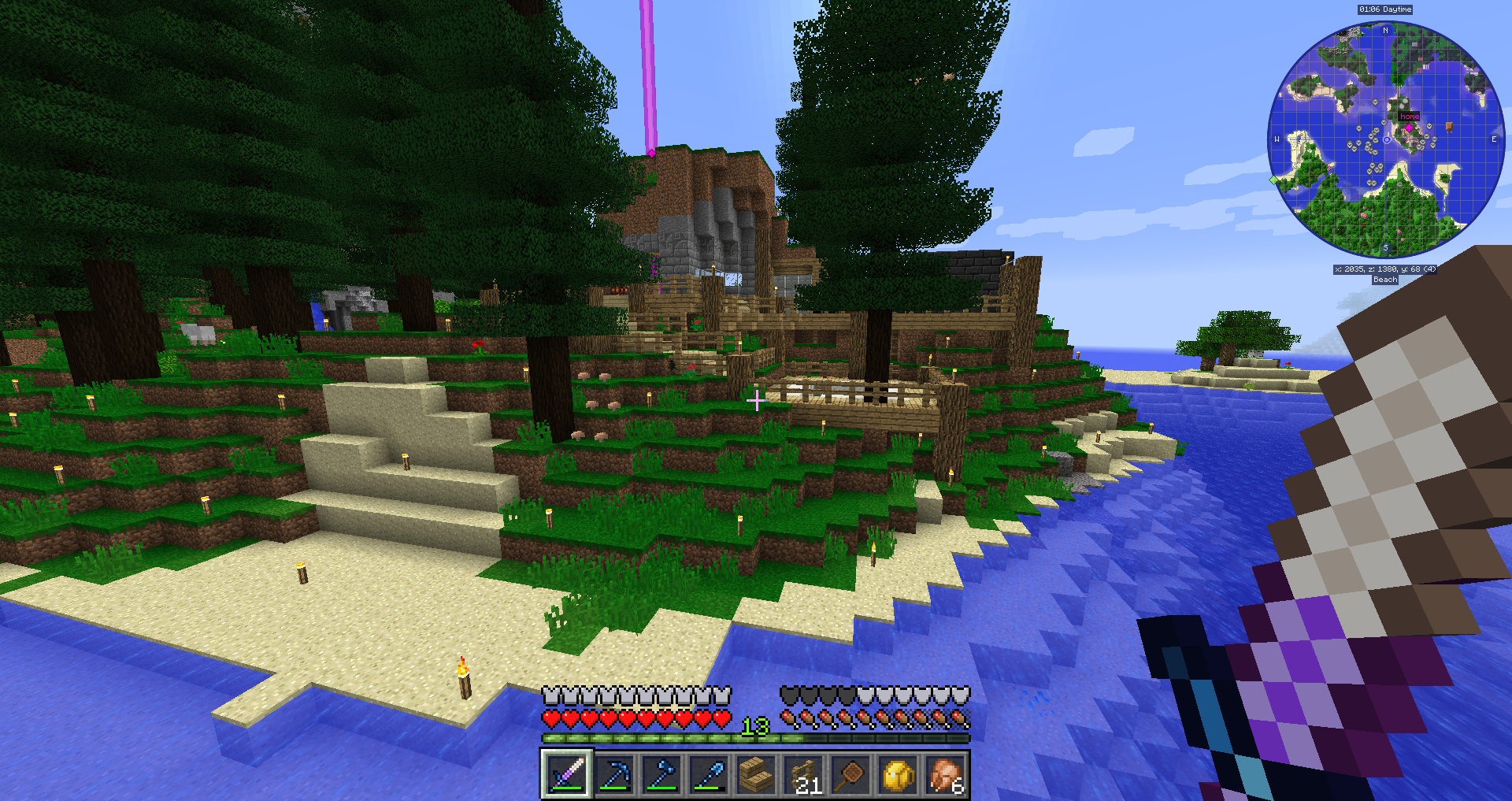
Task: Select the purple sword hotbar slot
Action: point(566,775)
